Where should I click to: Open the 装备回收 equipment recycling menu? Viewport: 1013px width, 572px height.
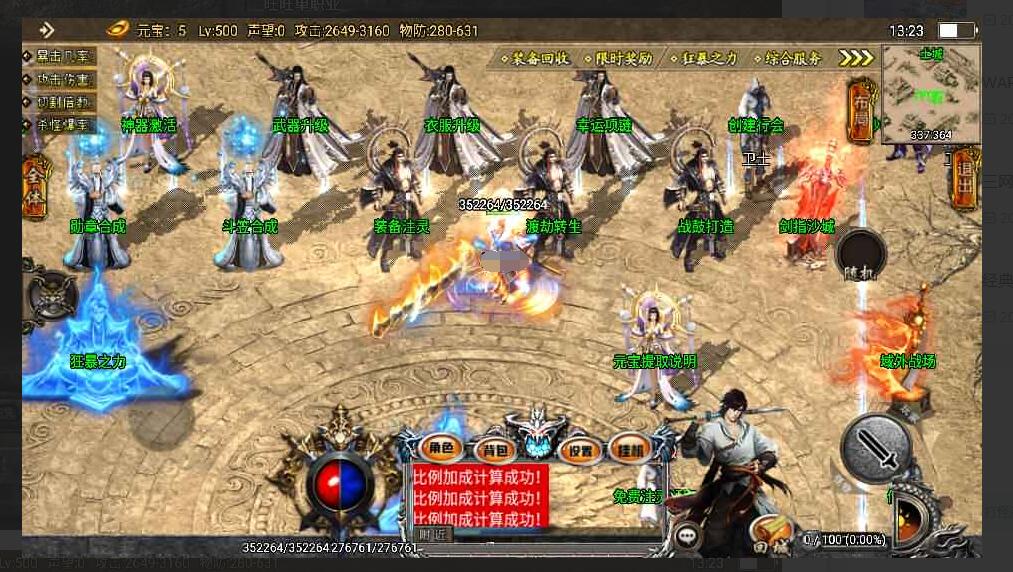540,58
